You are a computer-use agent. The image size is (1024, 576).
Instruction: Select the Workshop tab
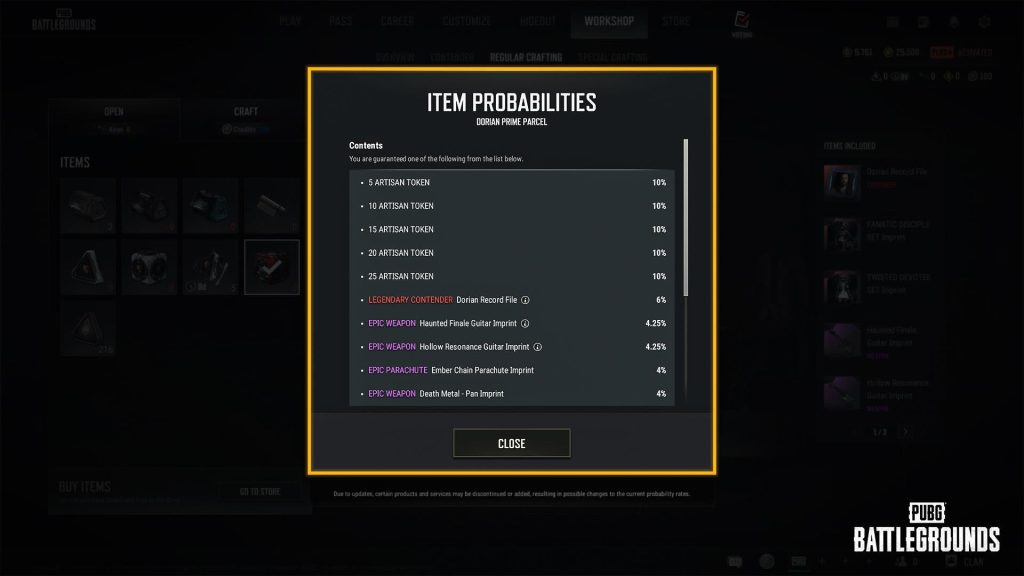609,21
